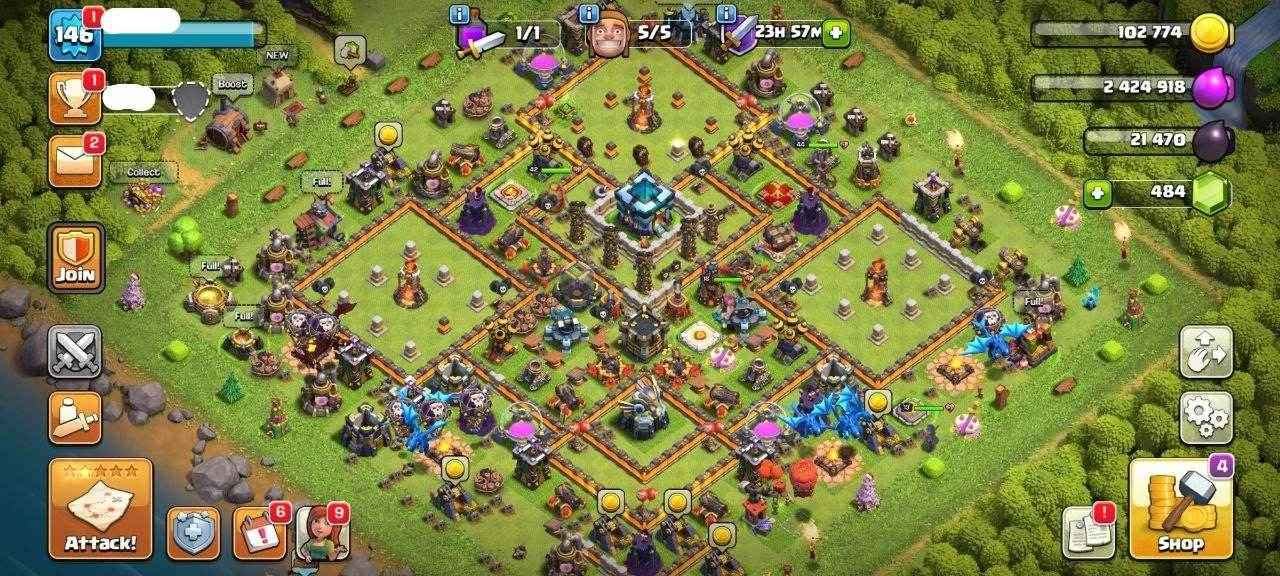Tap the level 146 experience badge
Image resolution: width=1280 pixels, height=576 pixels.
click(73, 35)
